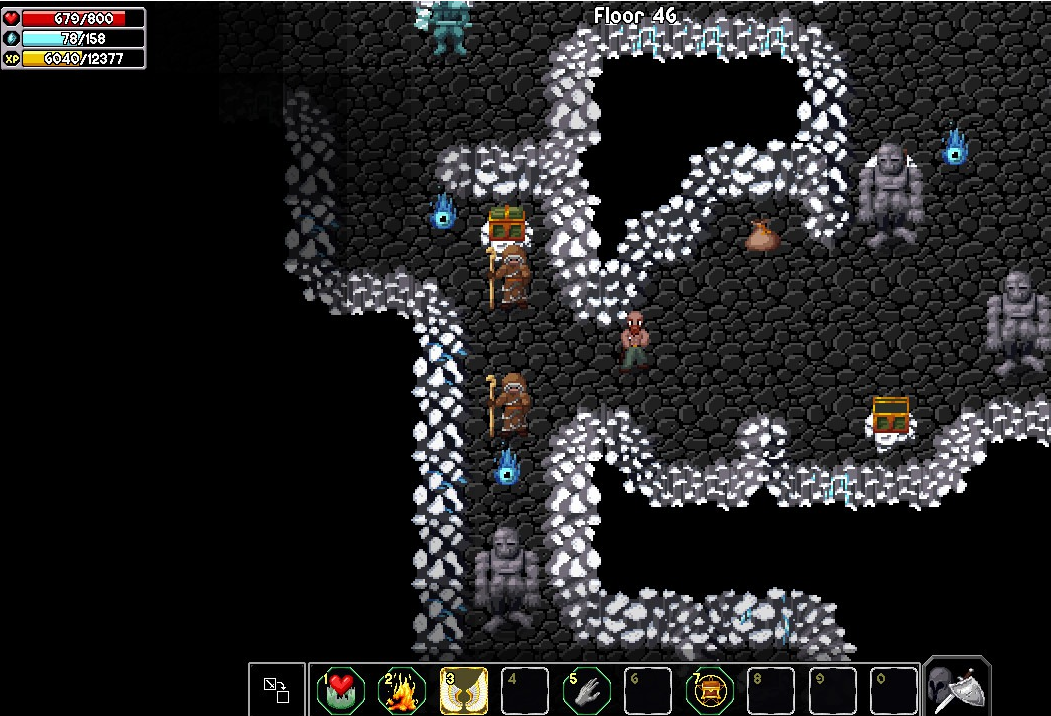1051x716 pixels.
Task: Activate the red heart healing skill
Action: 340,690
